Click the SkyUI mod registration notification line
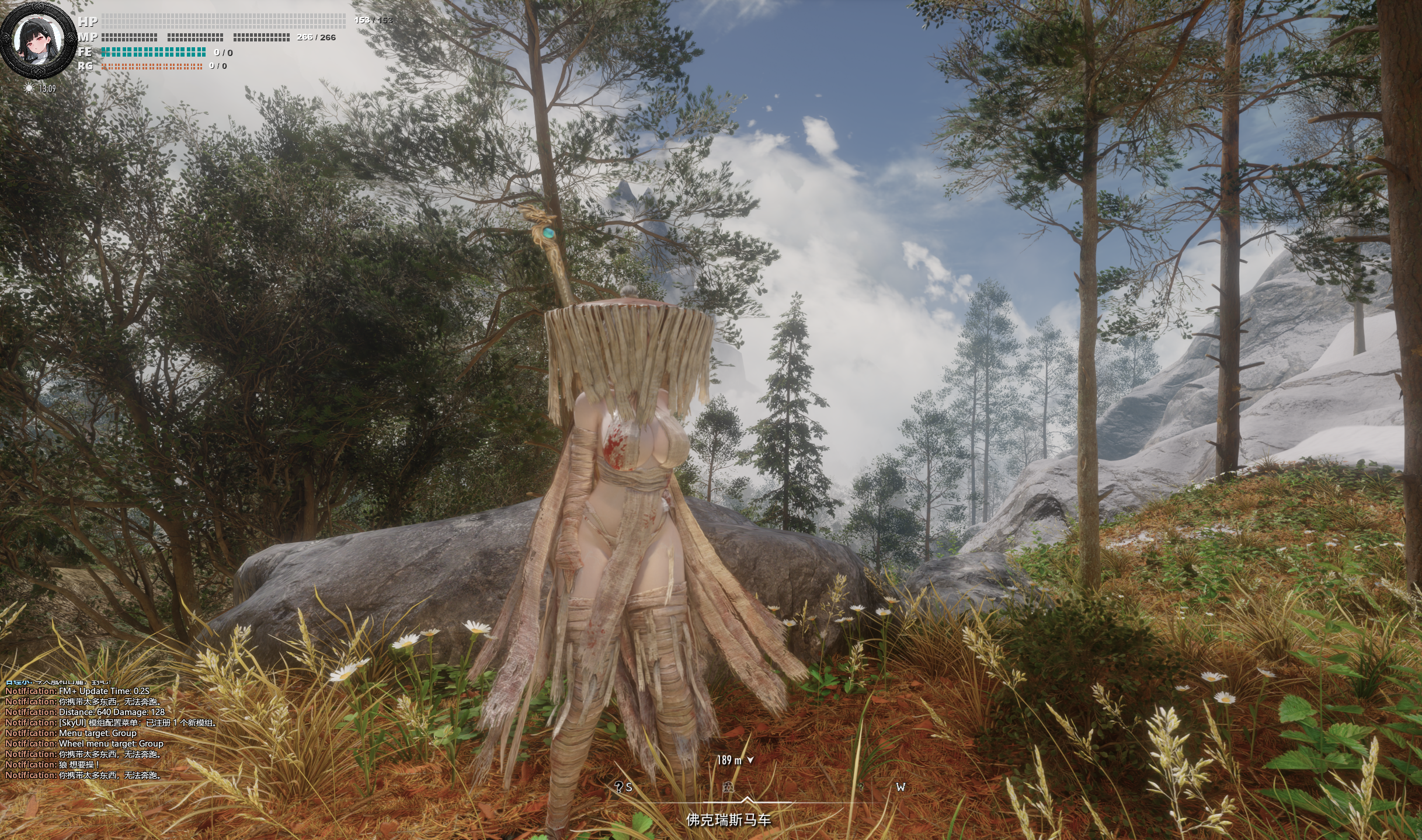 (x=111, y=723)
